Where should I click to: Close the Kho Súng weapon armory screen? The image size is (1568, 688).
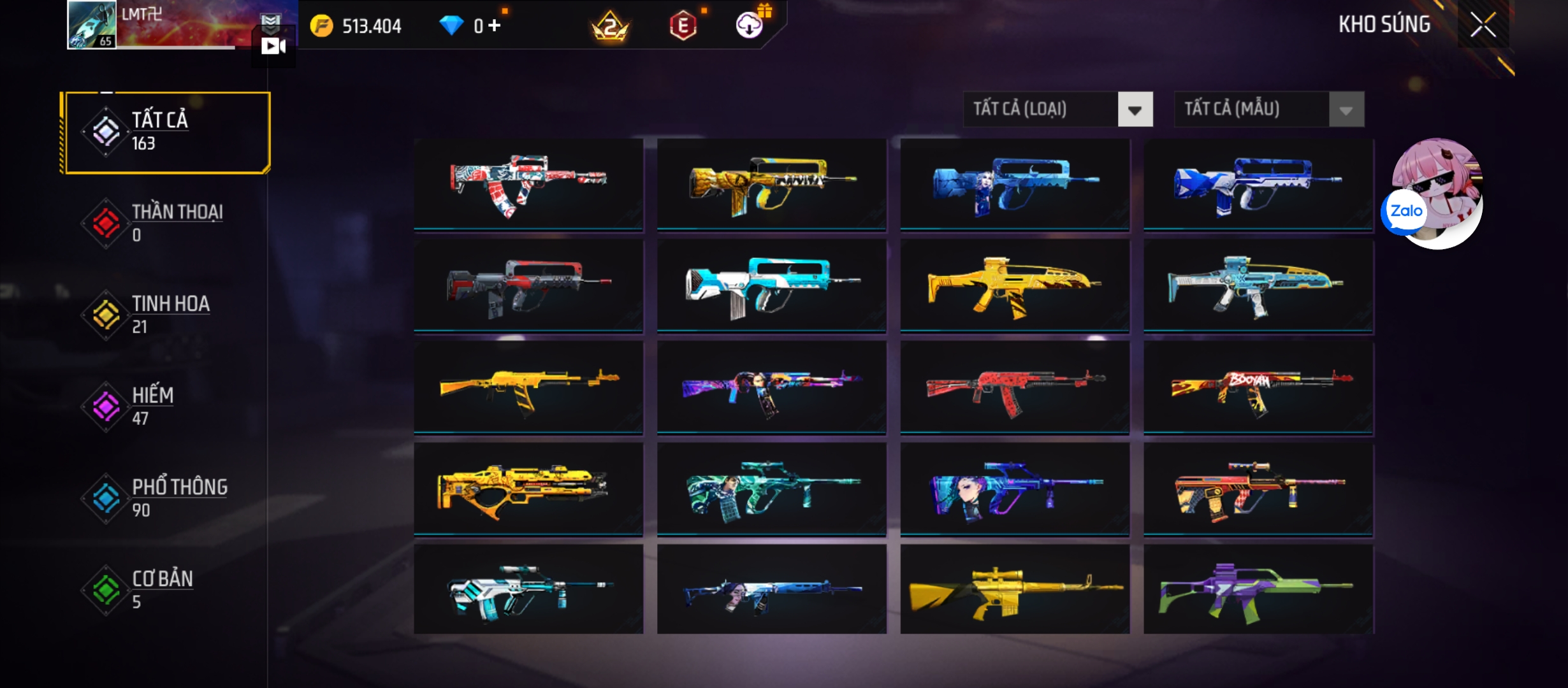1483,25
